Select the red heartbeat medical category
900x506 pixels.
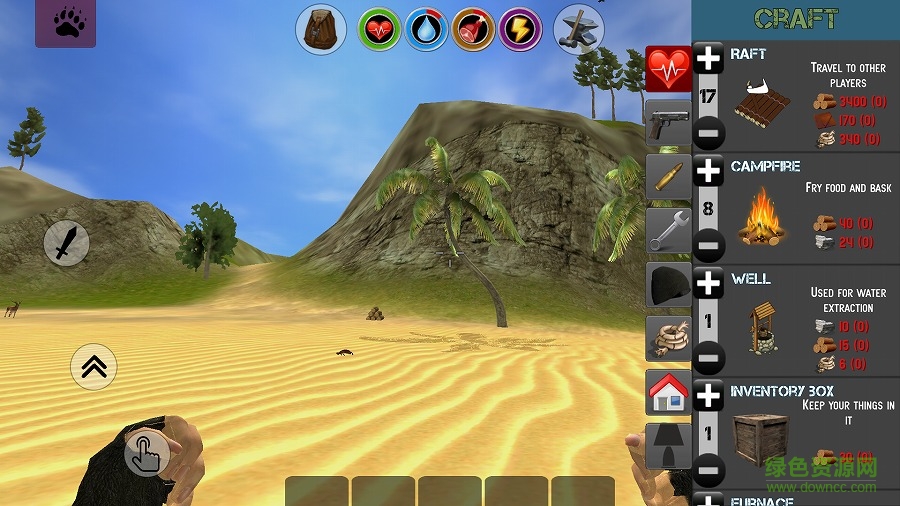coord(668,69)
